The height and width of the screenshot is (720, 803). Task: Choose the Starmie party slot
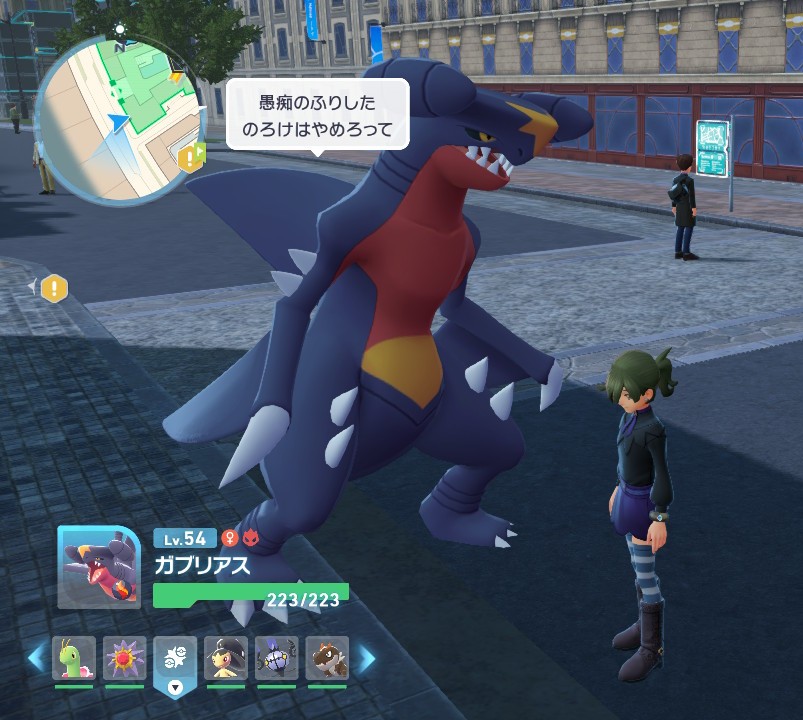(125, 658)
